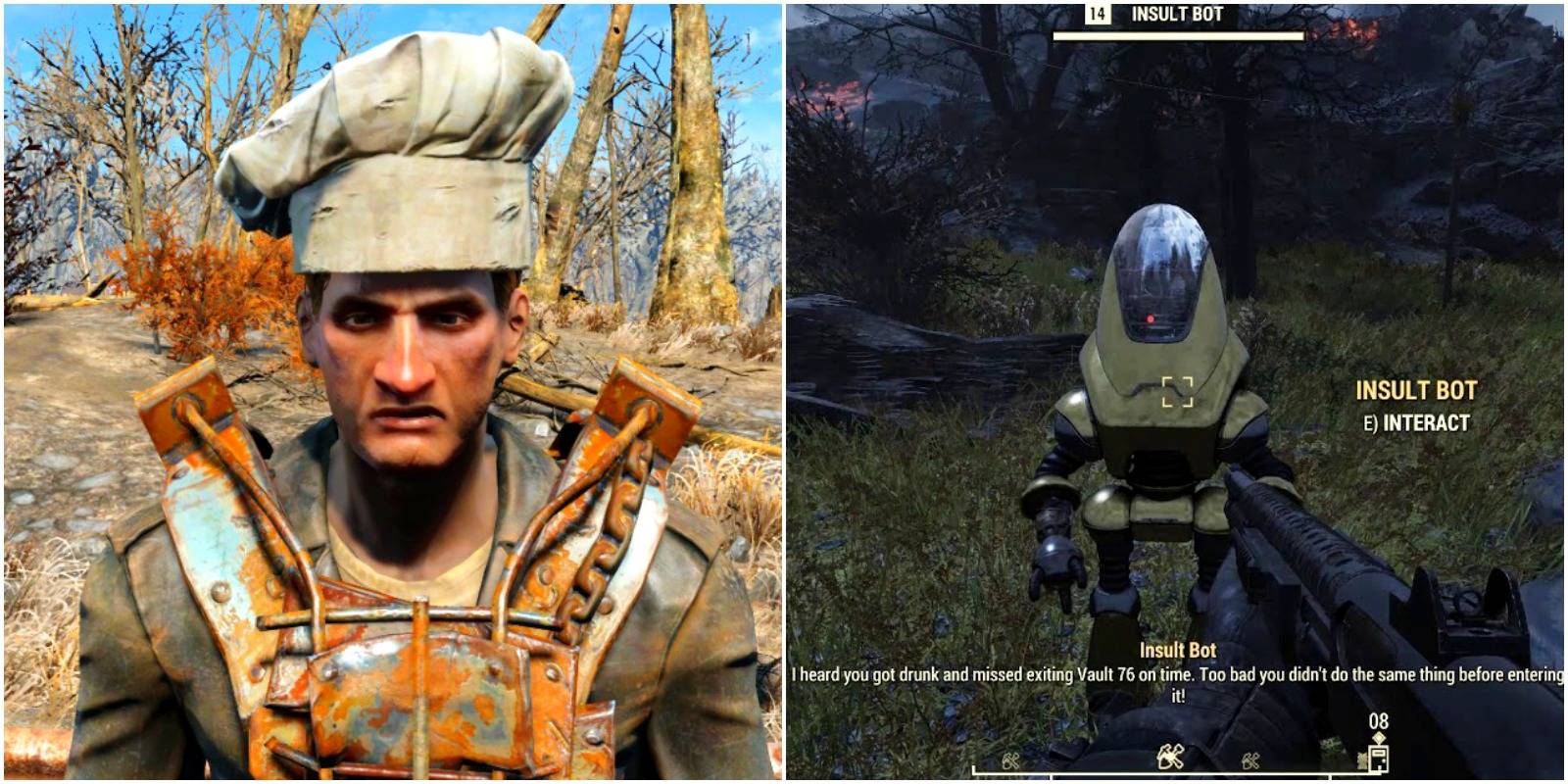Click the INSULT BOT title at the top
This screenshot has height=784, width=1568.
1179,13
